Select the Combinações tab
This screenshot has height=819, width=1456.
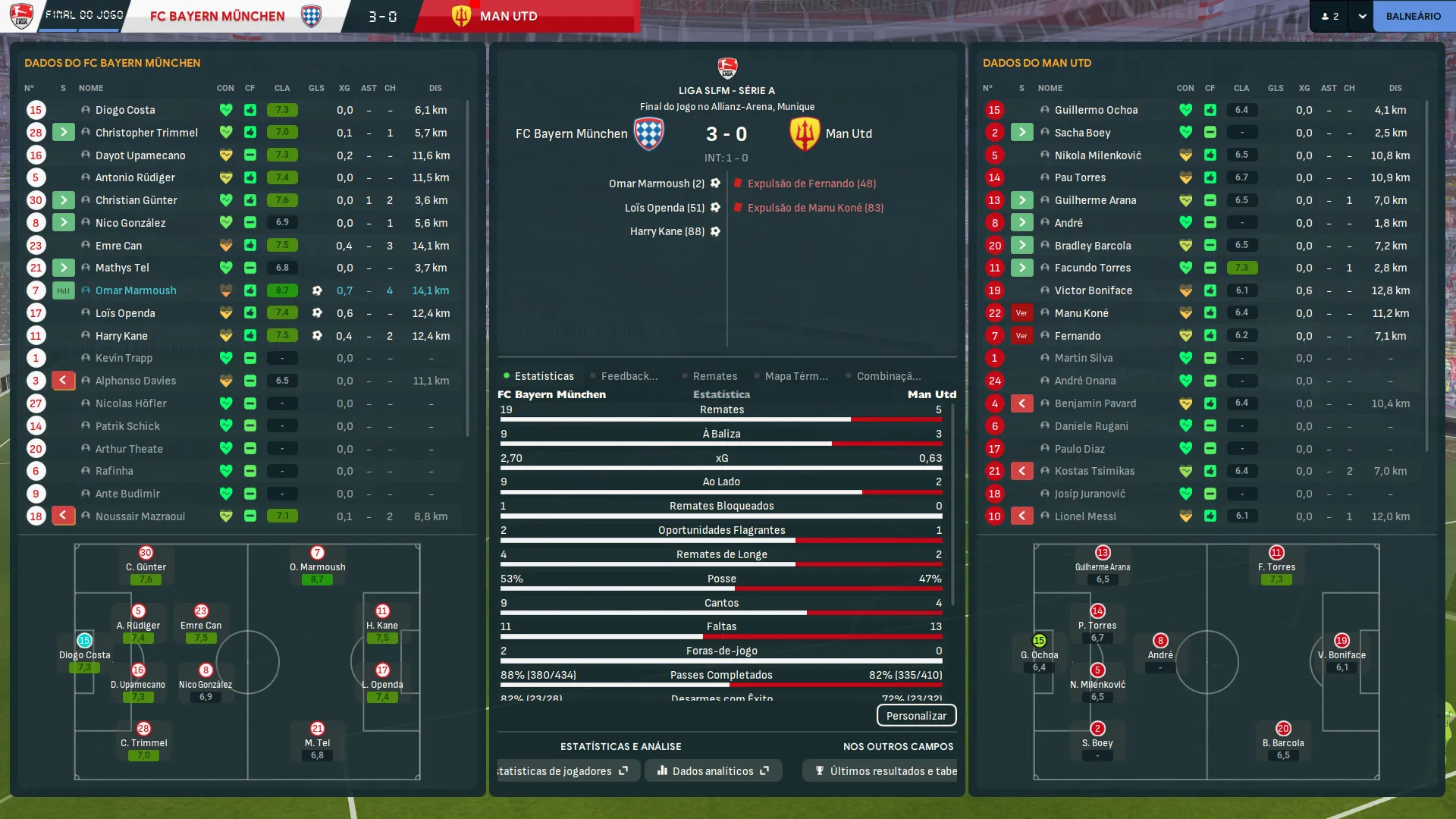point(888,376)
